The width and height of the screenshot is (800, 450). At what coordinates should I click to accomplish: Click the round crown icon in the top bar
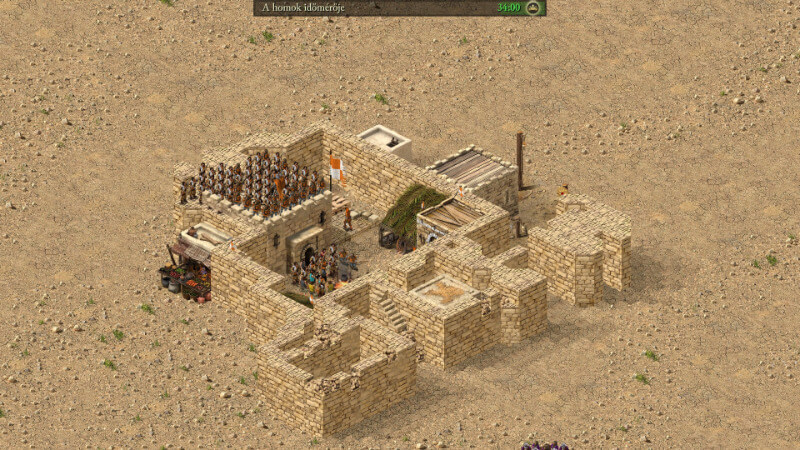point(533,8)
